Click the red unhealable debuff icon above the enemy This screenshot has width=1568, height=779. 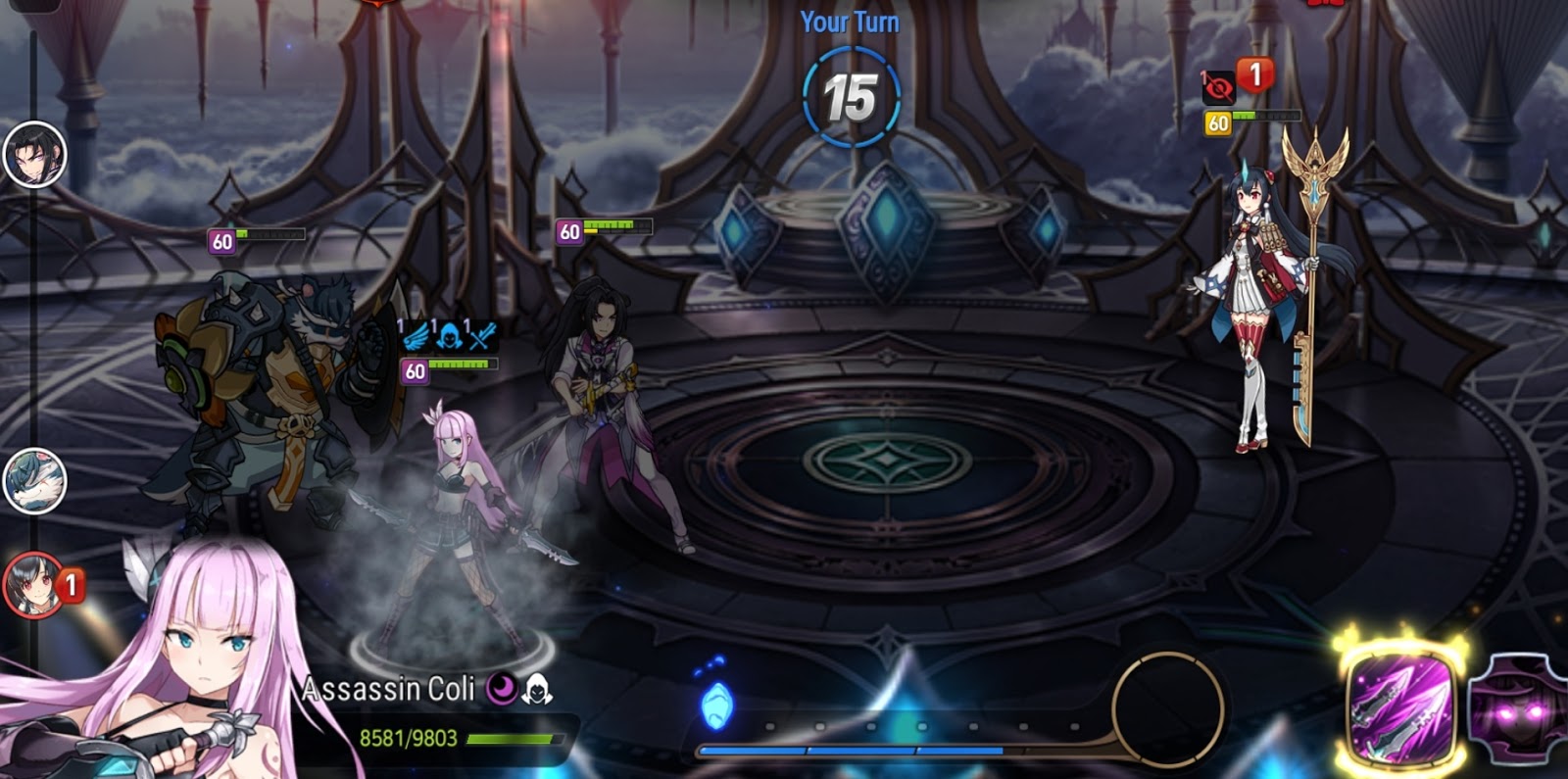tap(1219, 88)
